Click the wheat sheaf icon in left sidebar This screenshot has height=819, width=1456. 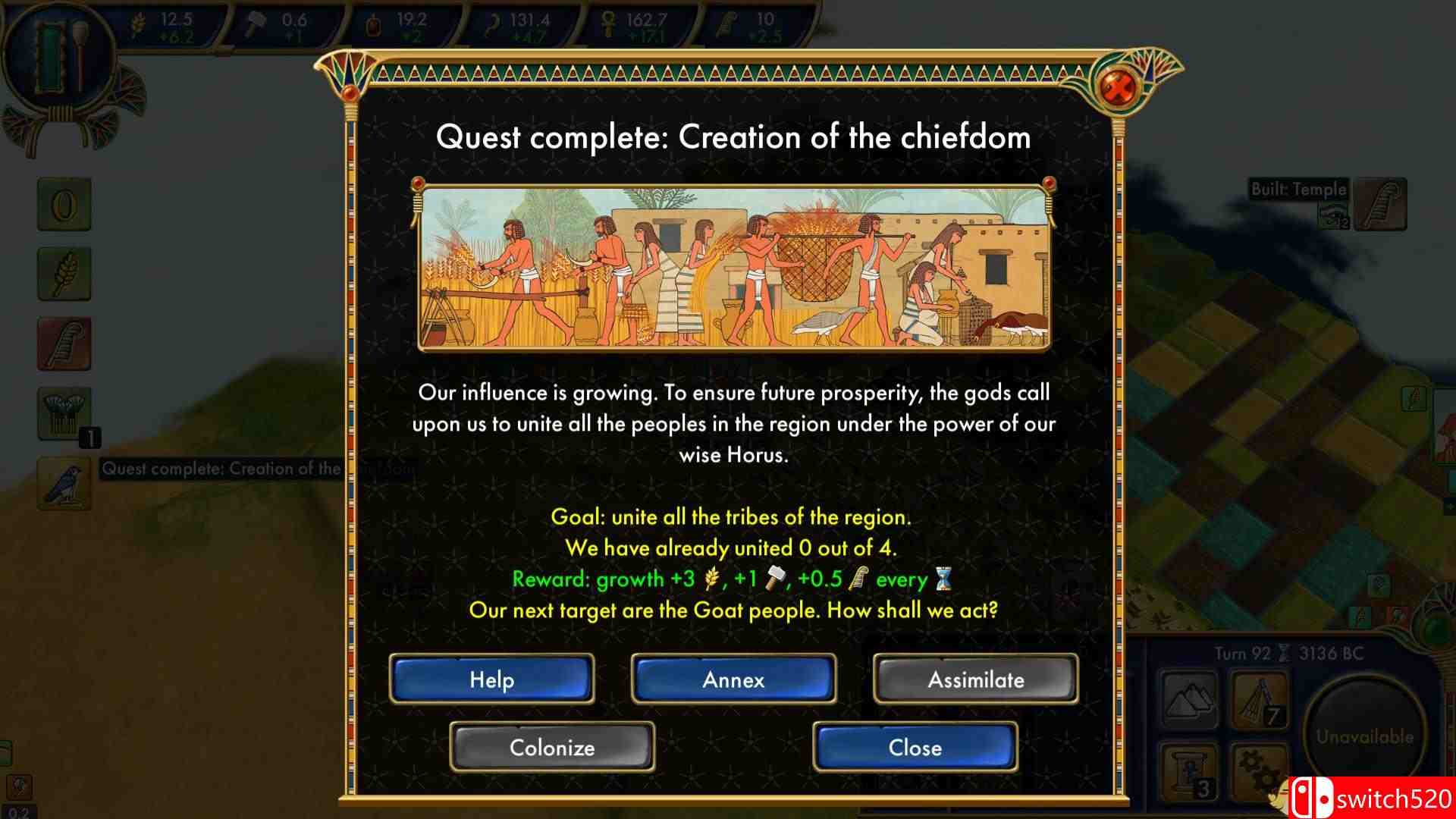[x=64, y=275]
